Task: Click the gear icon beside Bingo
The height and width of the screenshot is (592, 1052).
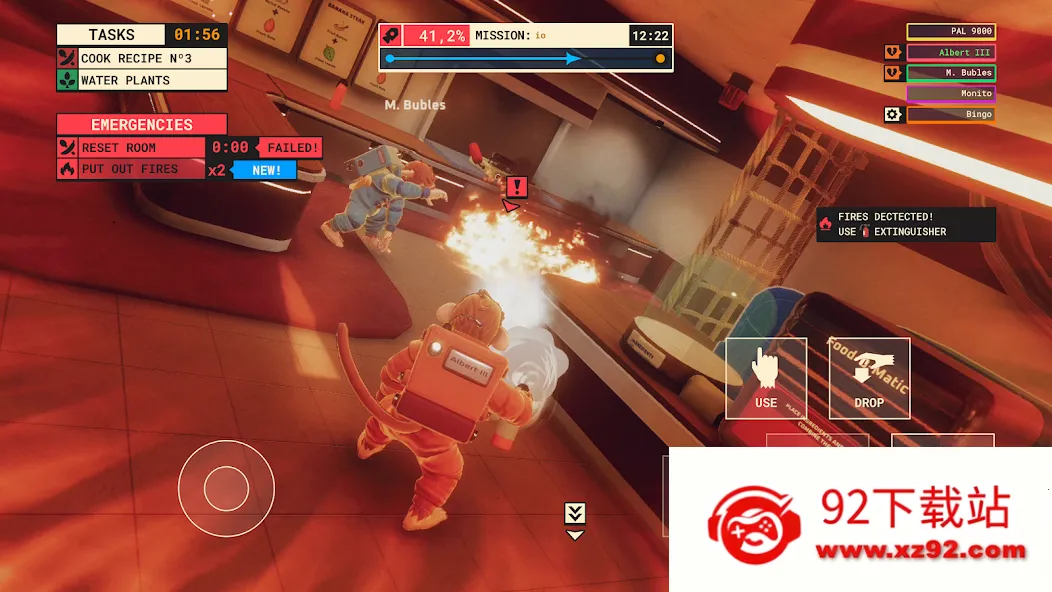Action: 893,114
